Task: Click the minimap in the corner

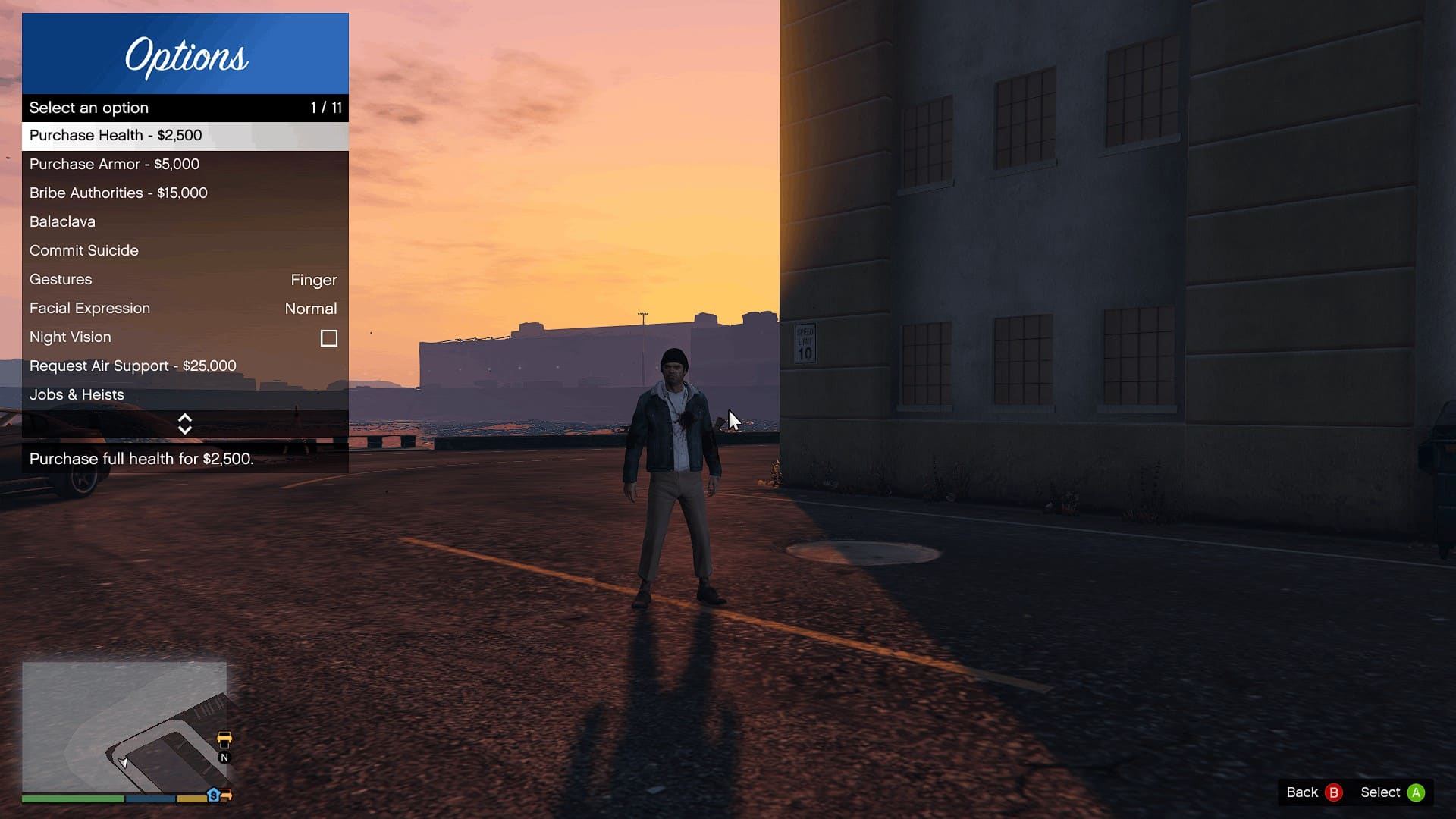Action: (x=124, y=727)
